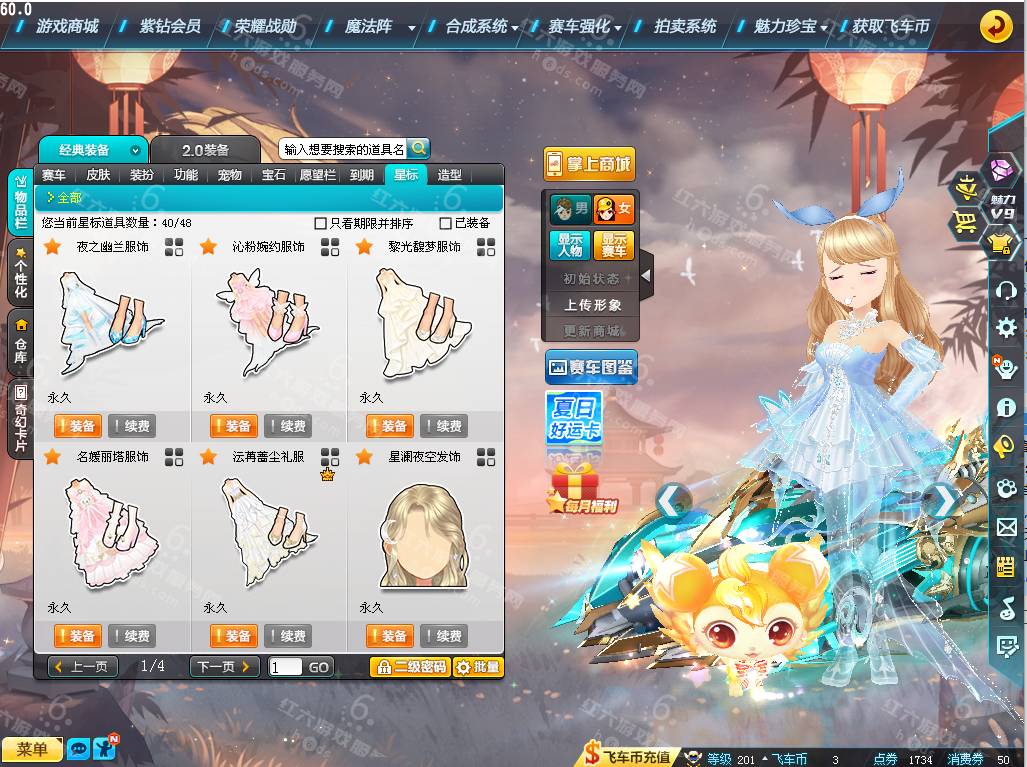Tick the 已装备 filter checkbox

click(446, 224)
